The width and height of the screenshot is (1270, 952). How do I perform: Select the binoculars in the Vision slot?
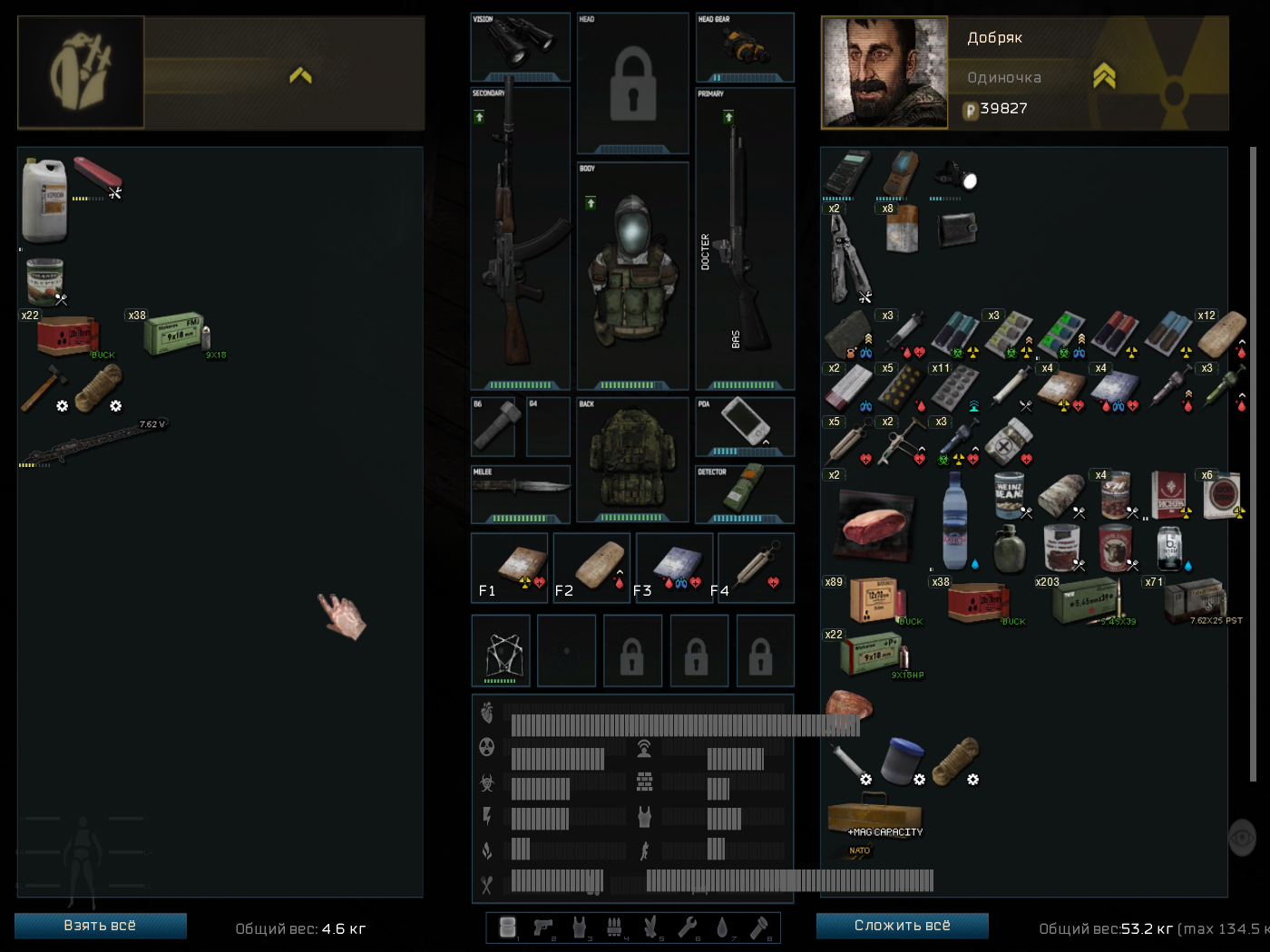(x=520, y=45)
